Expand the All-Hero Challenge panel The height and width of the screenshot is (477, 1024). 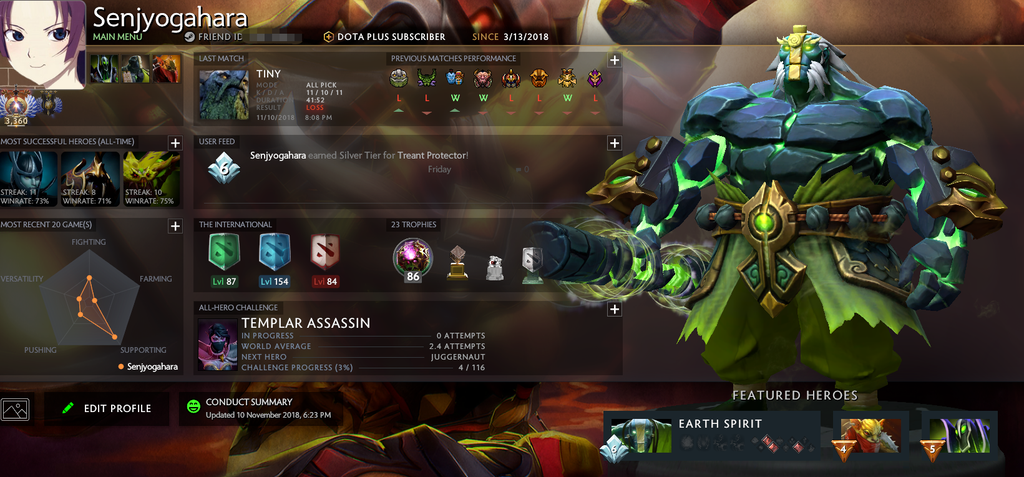[614, 309]
